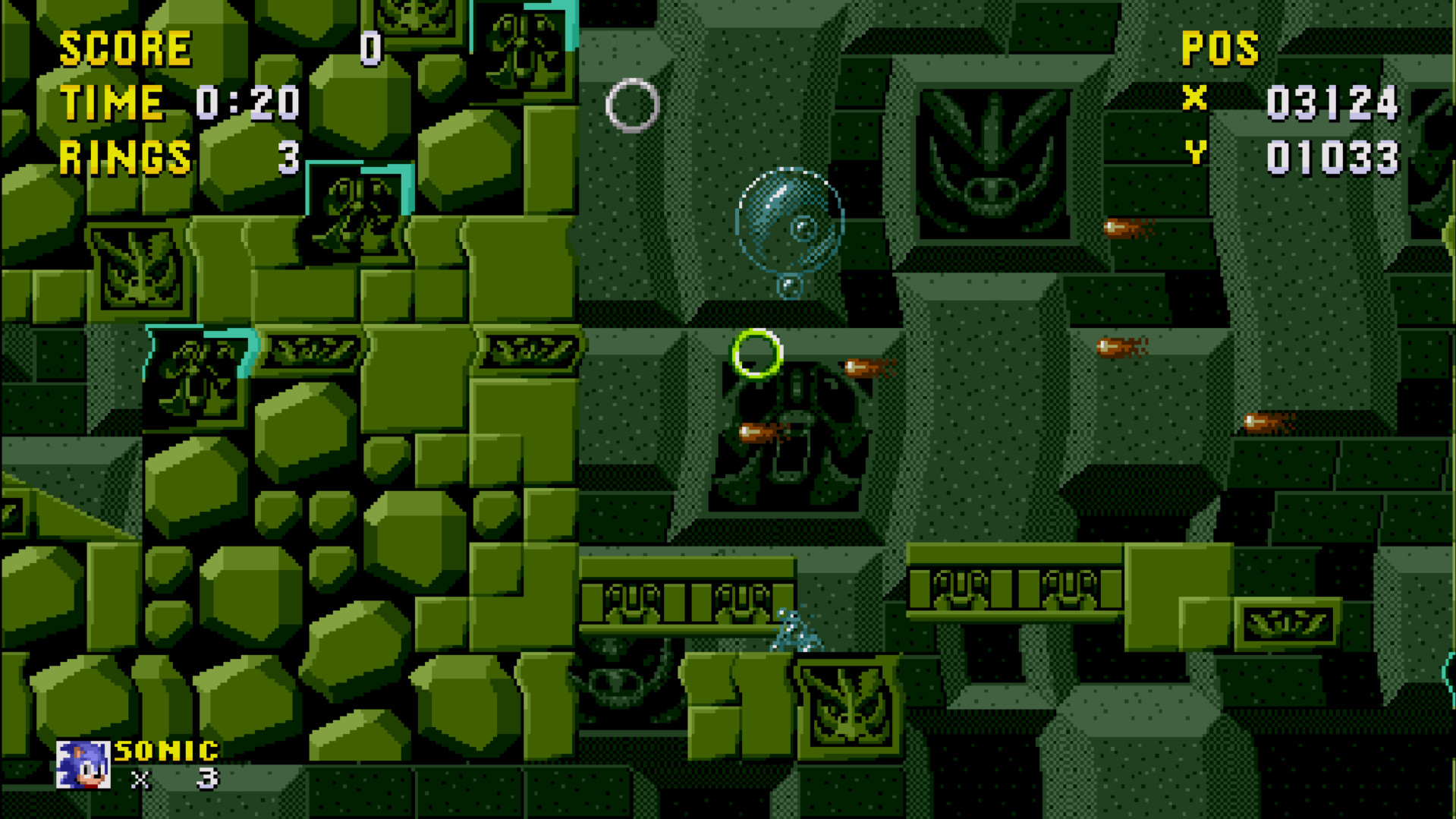The height and width of the screenshot is (819, 1456).
Task: Select the SCORE label in the HUD
Action: point(125,48)
